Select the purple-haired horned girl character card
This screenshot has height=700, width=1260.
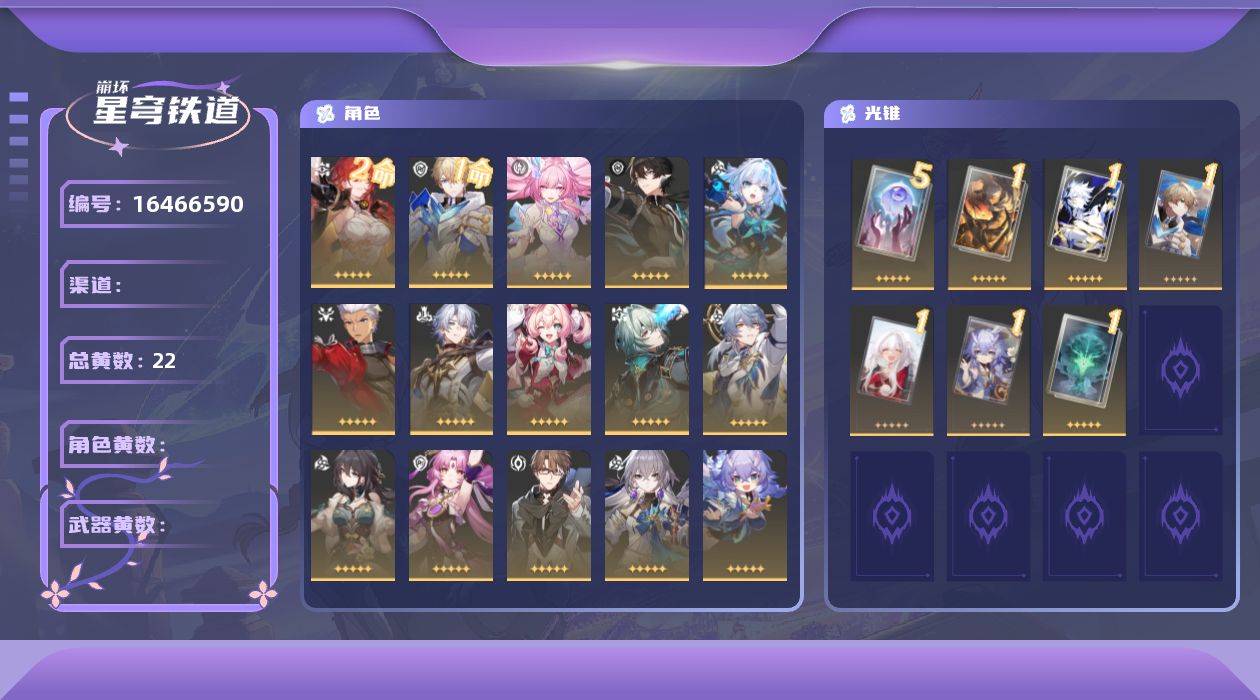pyautogui.click(x=744, y=515)
